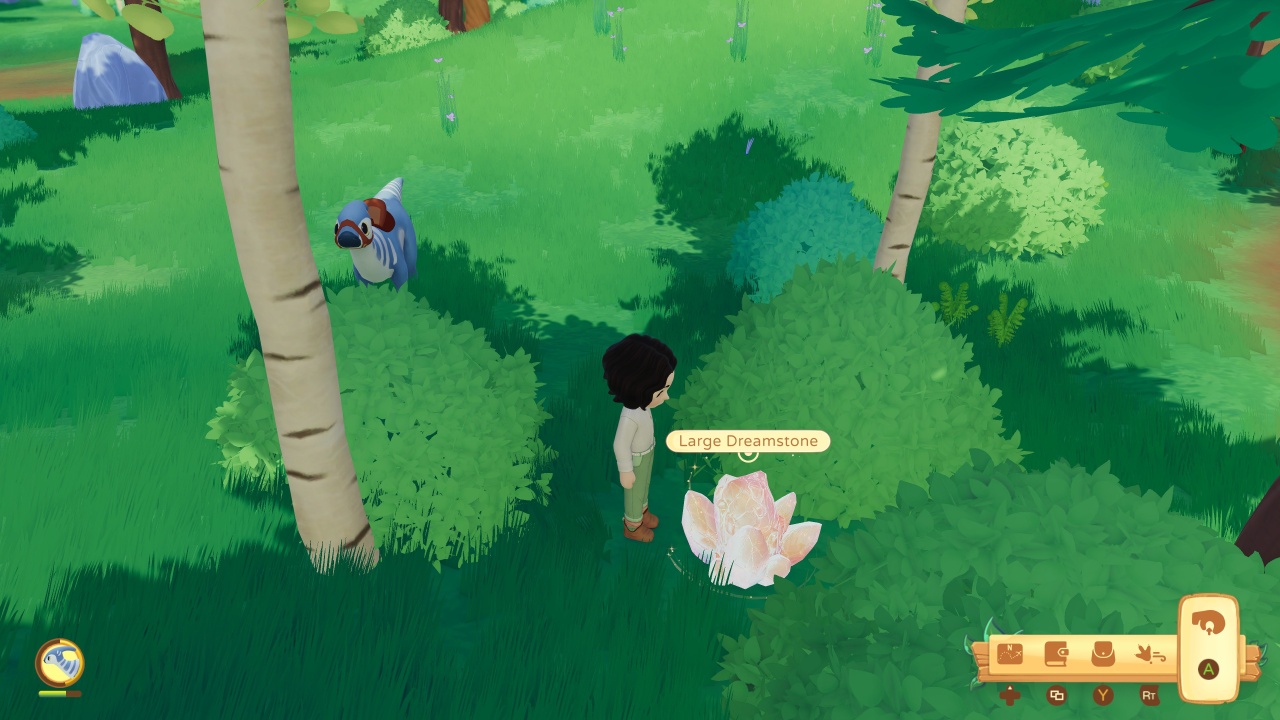The height and width of the screenshot is (720, 1280).
Task: Click the Parasaurolophus companion portrait
Action: pyautogui.click(x=60, y=662)
